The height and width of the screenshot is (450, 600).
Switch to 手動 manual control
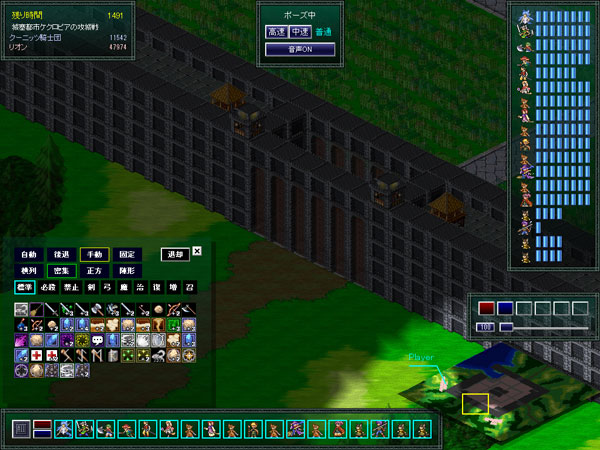point(94,254)
